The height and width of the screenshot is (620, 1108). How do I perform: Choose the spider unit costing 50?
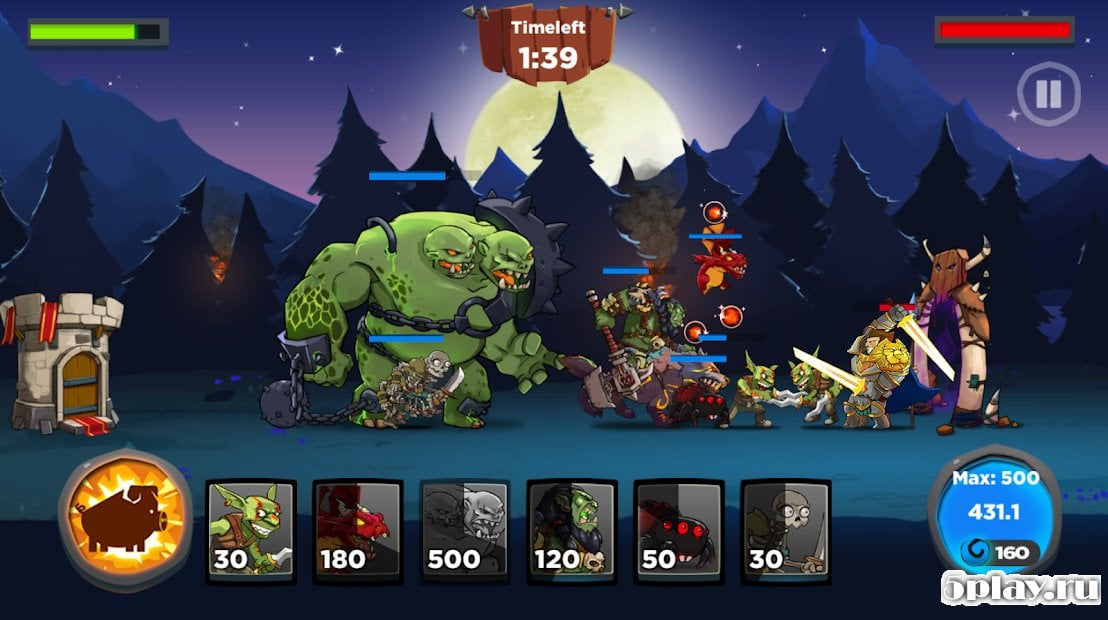[679, 531]
